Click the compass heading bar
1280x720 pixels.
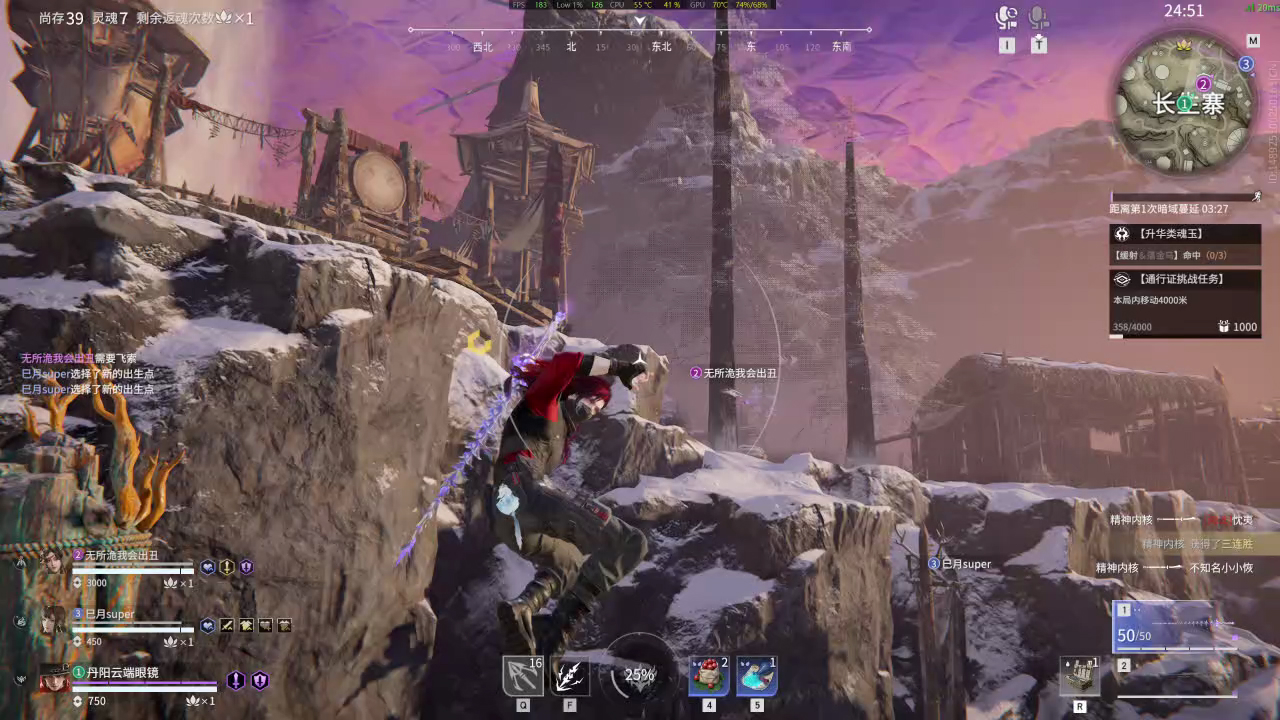point(640,31)
